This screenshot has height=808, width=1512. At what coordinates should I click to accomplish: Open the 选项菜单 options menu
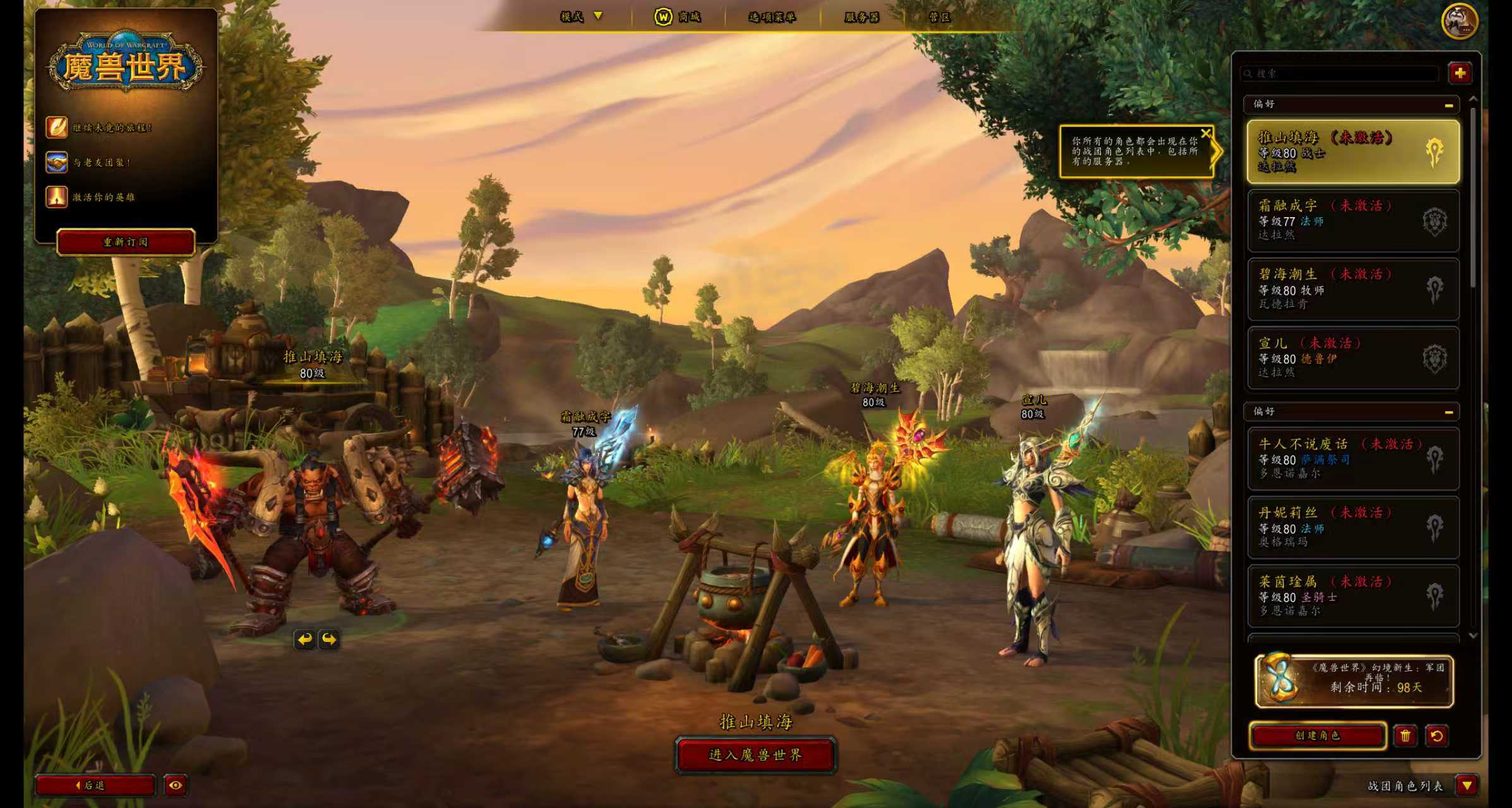[772, 17]
